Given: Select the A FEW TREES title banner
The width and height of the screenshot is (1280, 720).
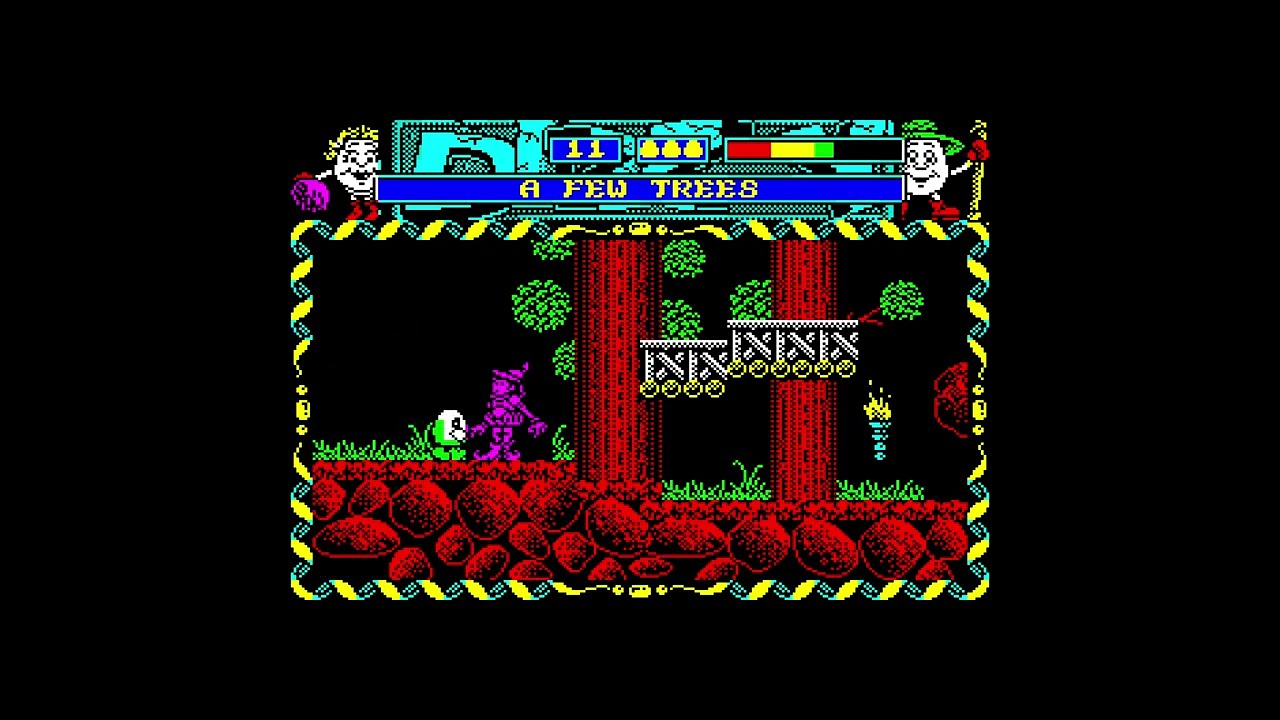Looking at the screenshot, I should 640,188.
